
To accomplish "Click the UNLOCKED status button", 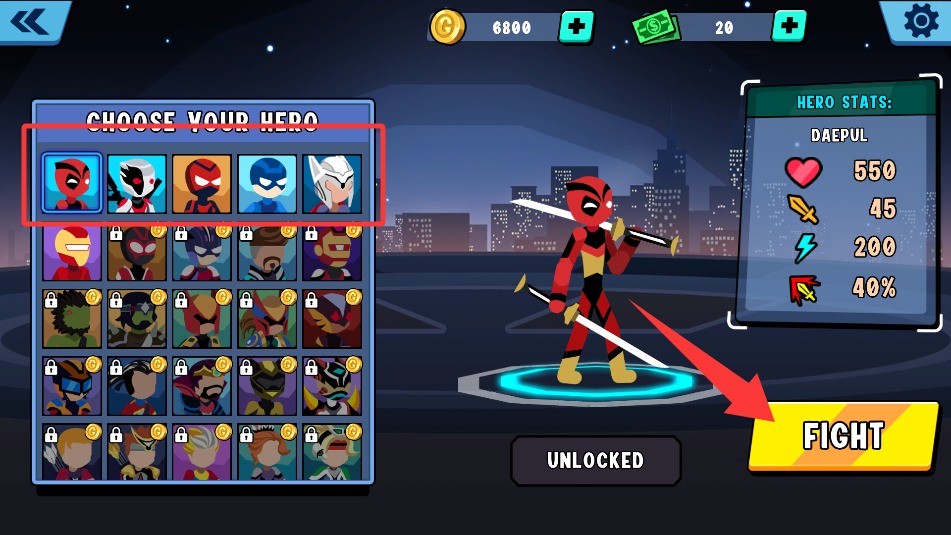I will [x=595, y=460].
